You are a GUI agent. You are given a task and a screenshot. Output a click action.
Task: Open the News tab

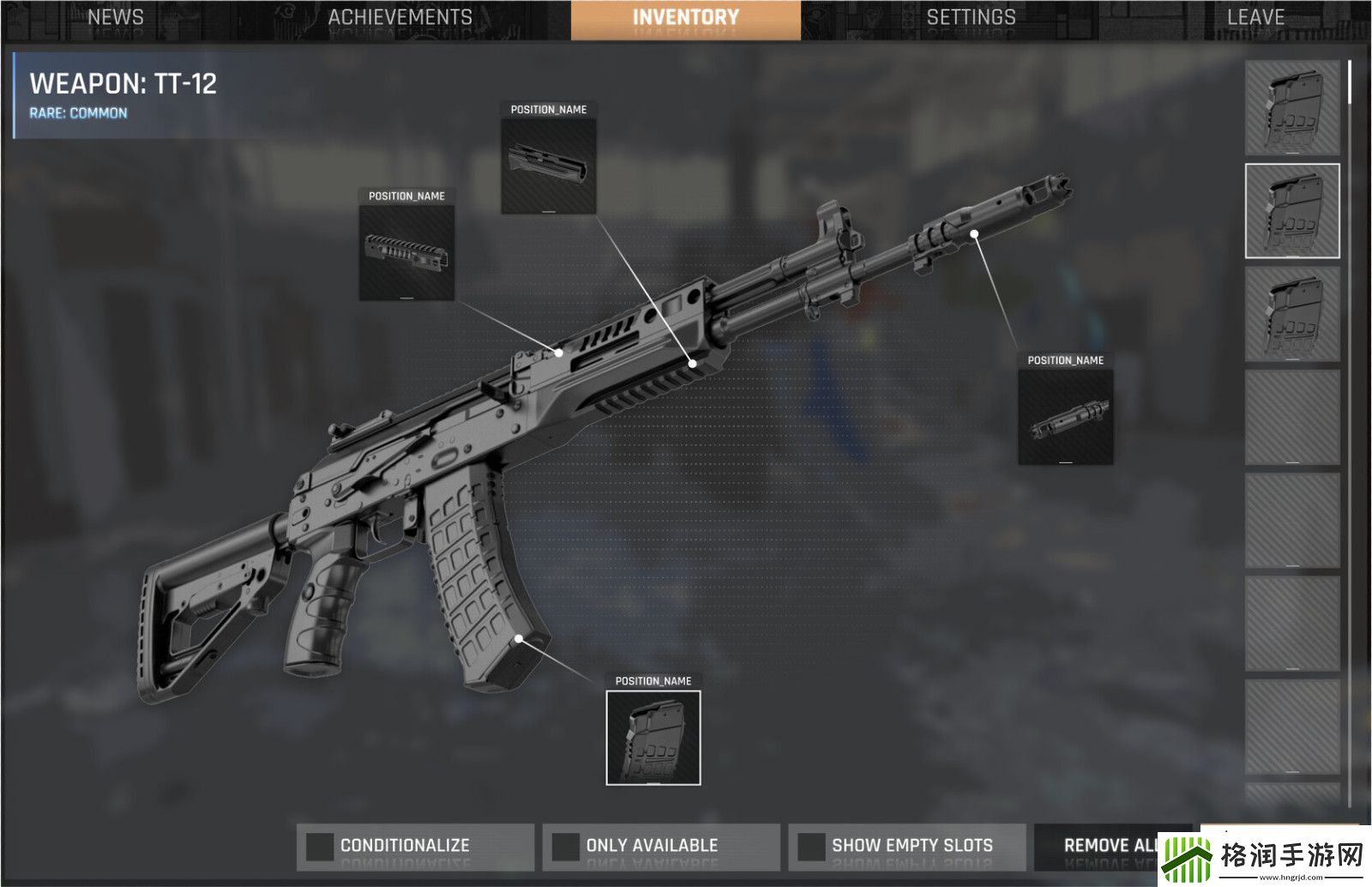pyautogui.click(x=116, y=18)
